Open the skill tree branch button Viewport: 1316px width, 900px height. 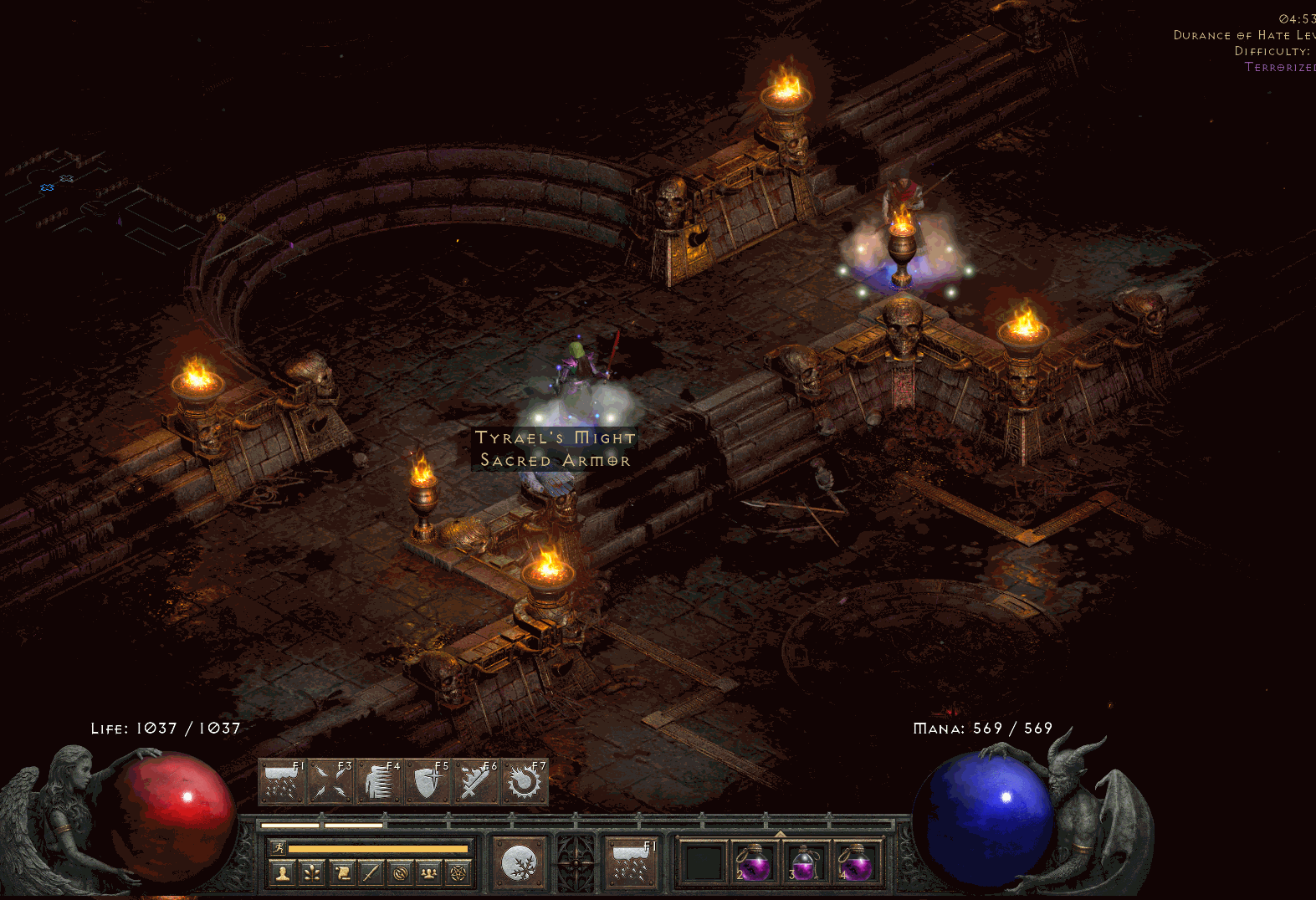[312, 873]
